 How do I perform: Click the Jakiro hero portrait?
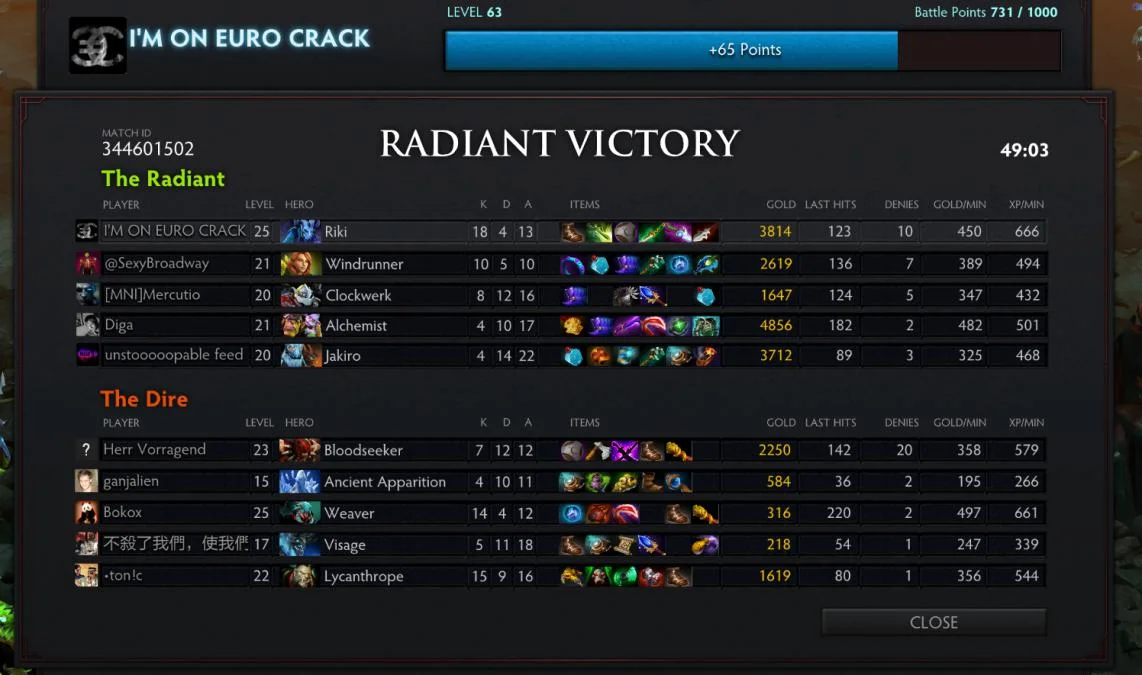[300, 356]
